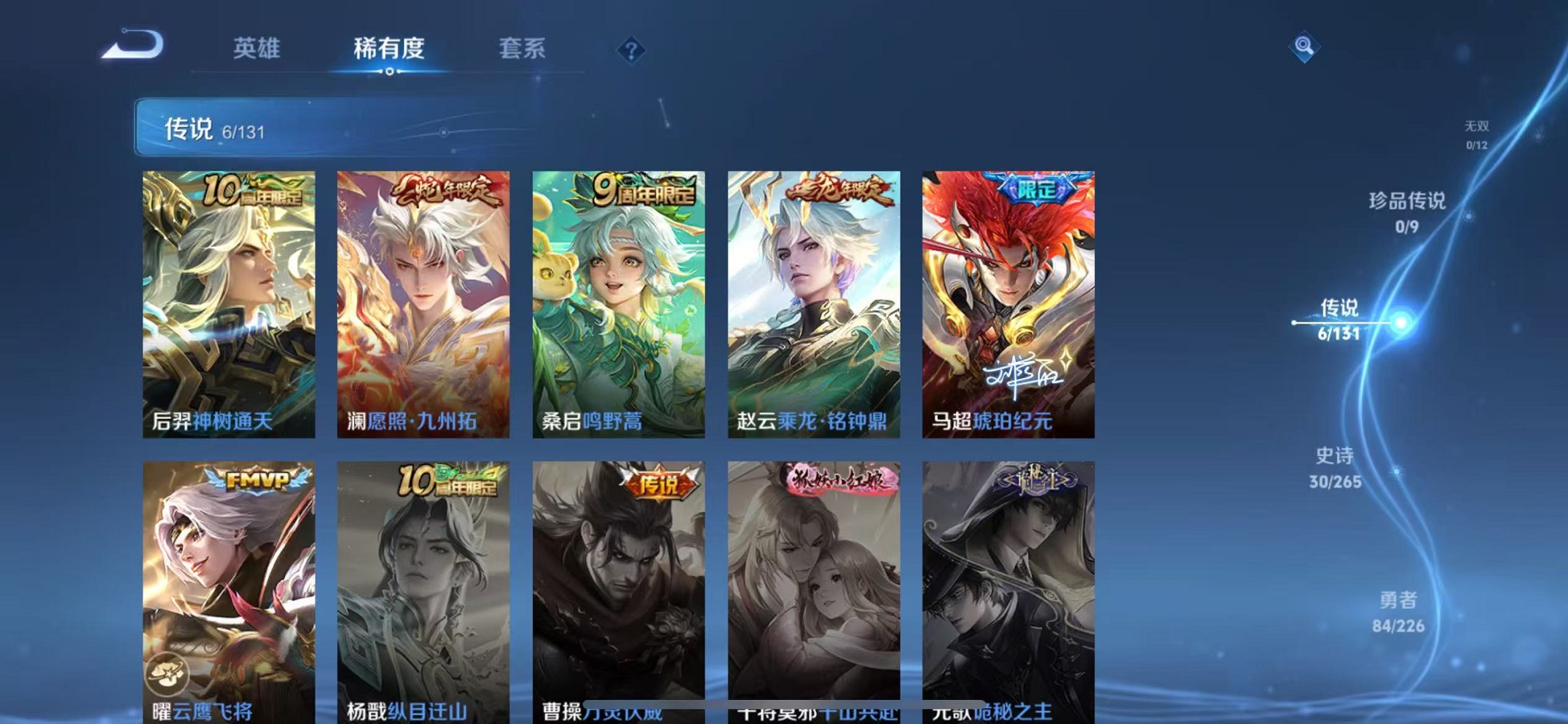Switch to the 英雄 tab

(257, 48)
